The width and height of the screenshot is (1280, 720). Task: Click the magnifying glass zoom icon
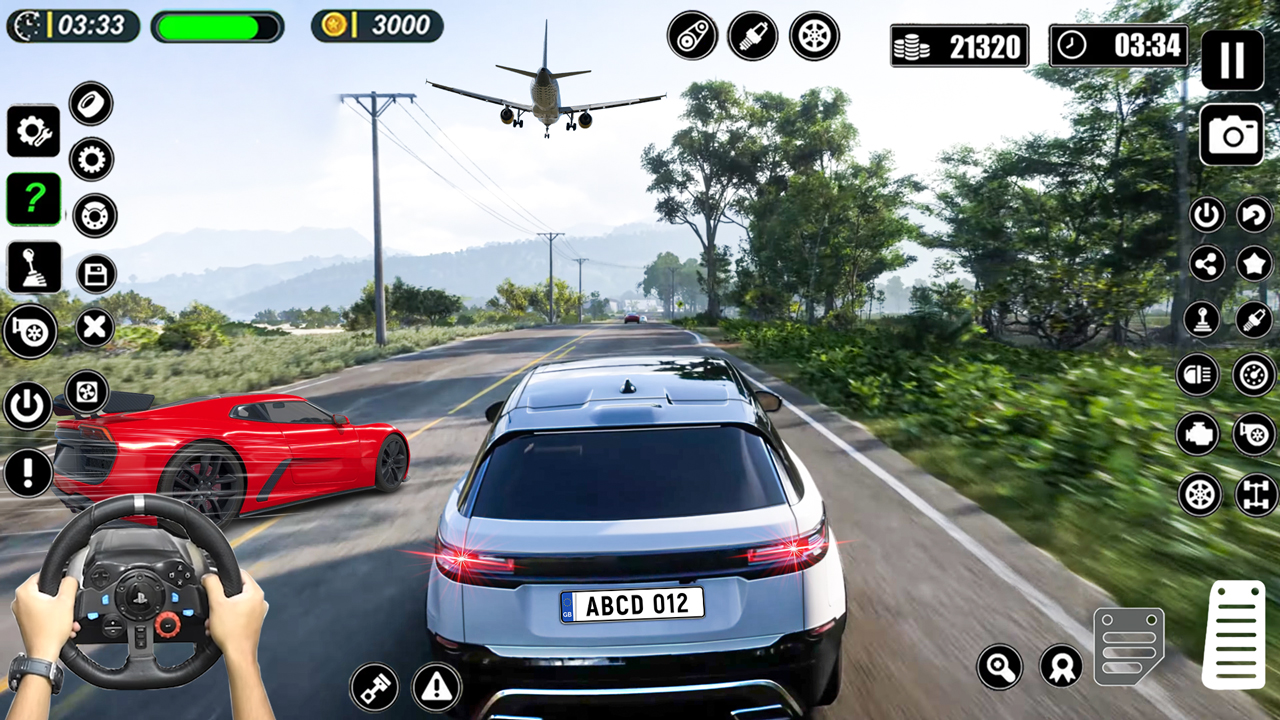(x=1000, y=666)
